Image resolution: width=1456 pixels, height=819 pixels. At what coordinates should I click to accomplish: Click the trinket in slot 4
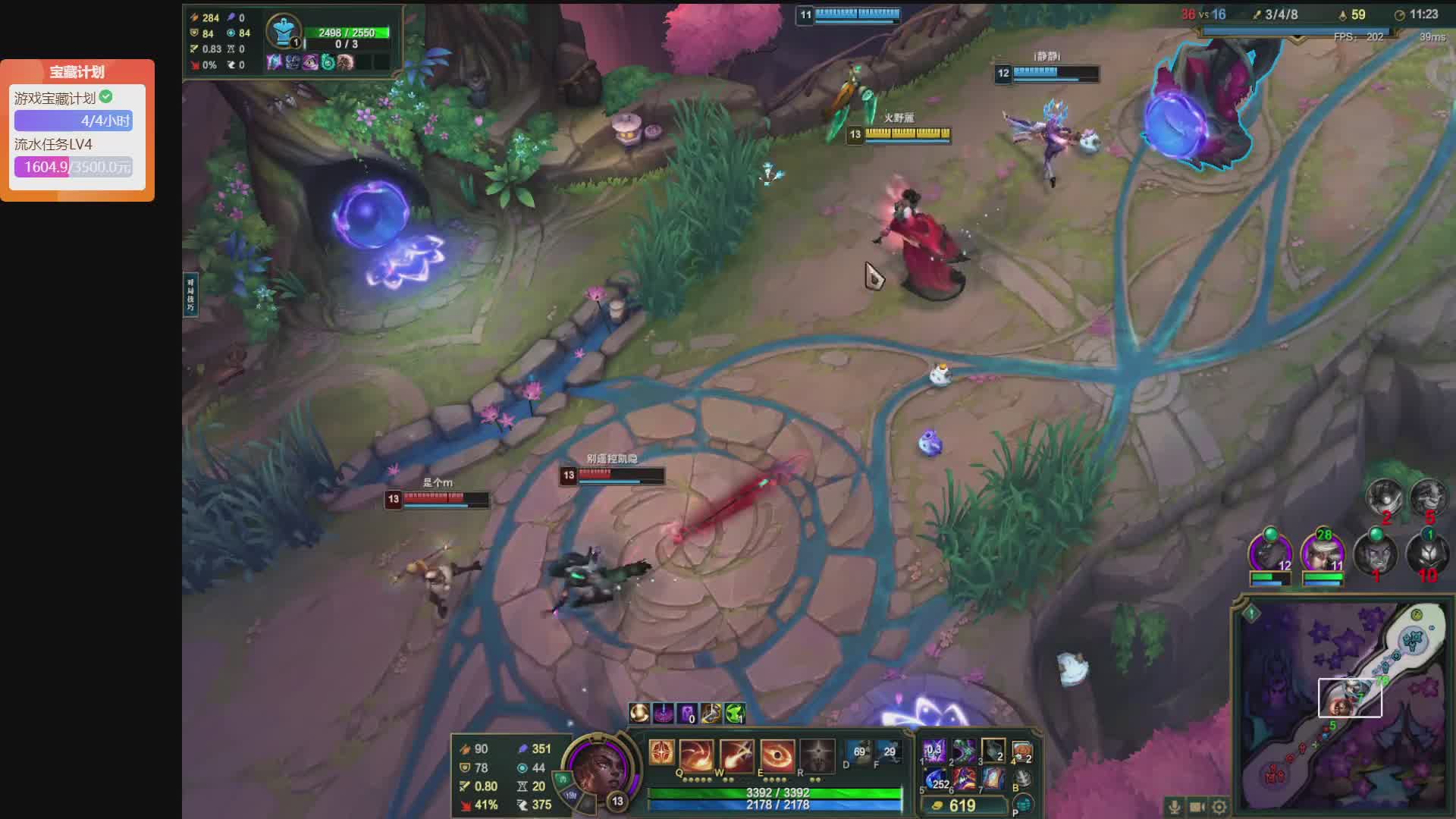pos(1022,752)
